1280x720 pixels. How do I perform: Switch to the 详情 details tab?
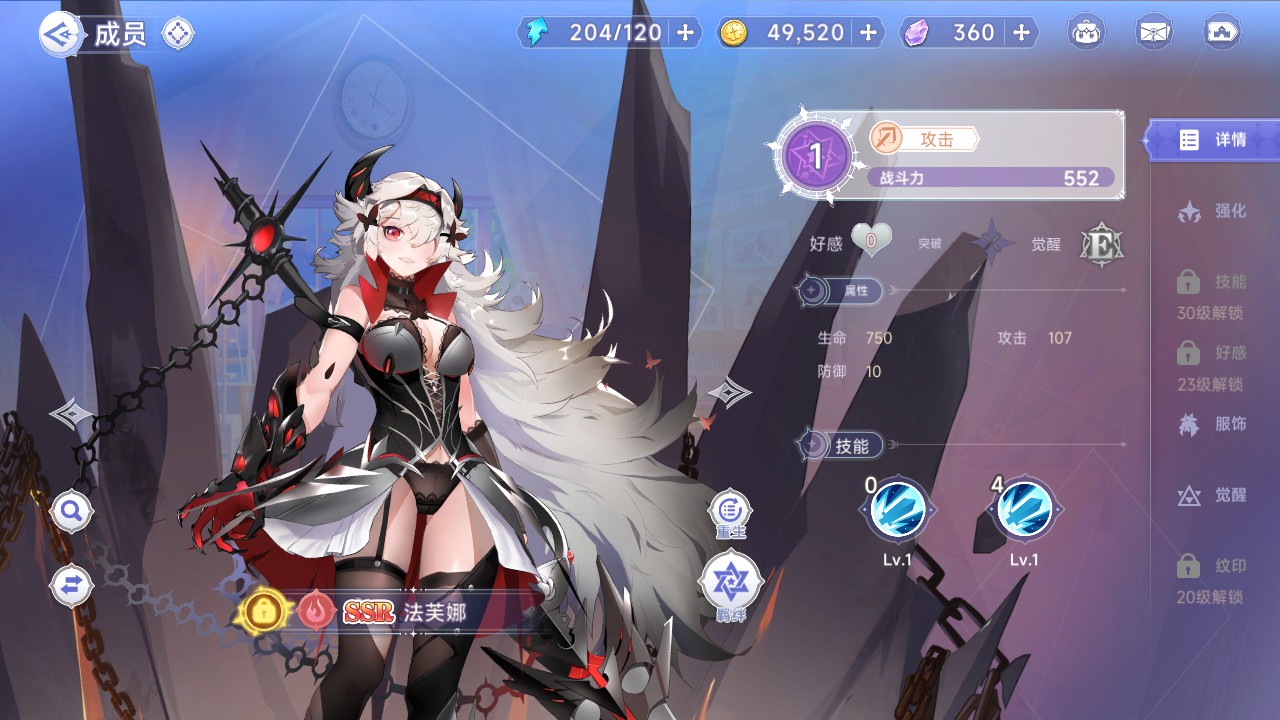(1214, 140)
